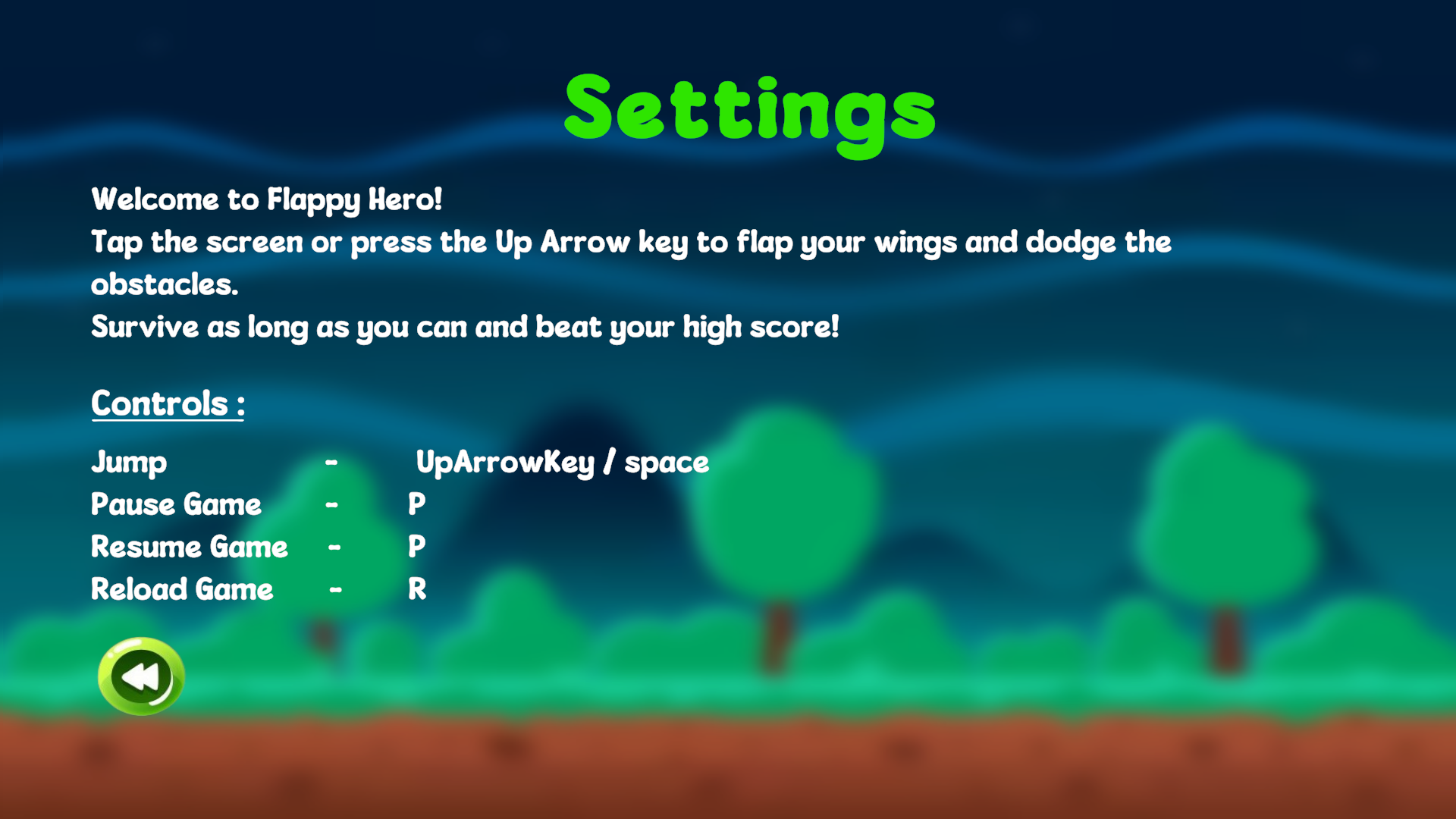1456x819 pixels.
Task: Select the green button below Reload Game
Action: tap(140, 676)
